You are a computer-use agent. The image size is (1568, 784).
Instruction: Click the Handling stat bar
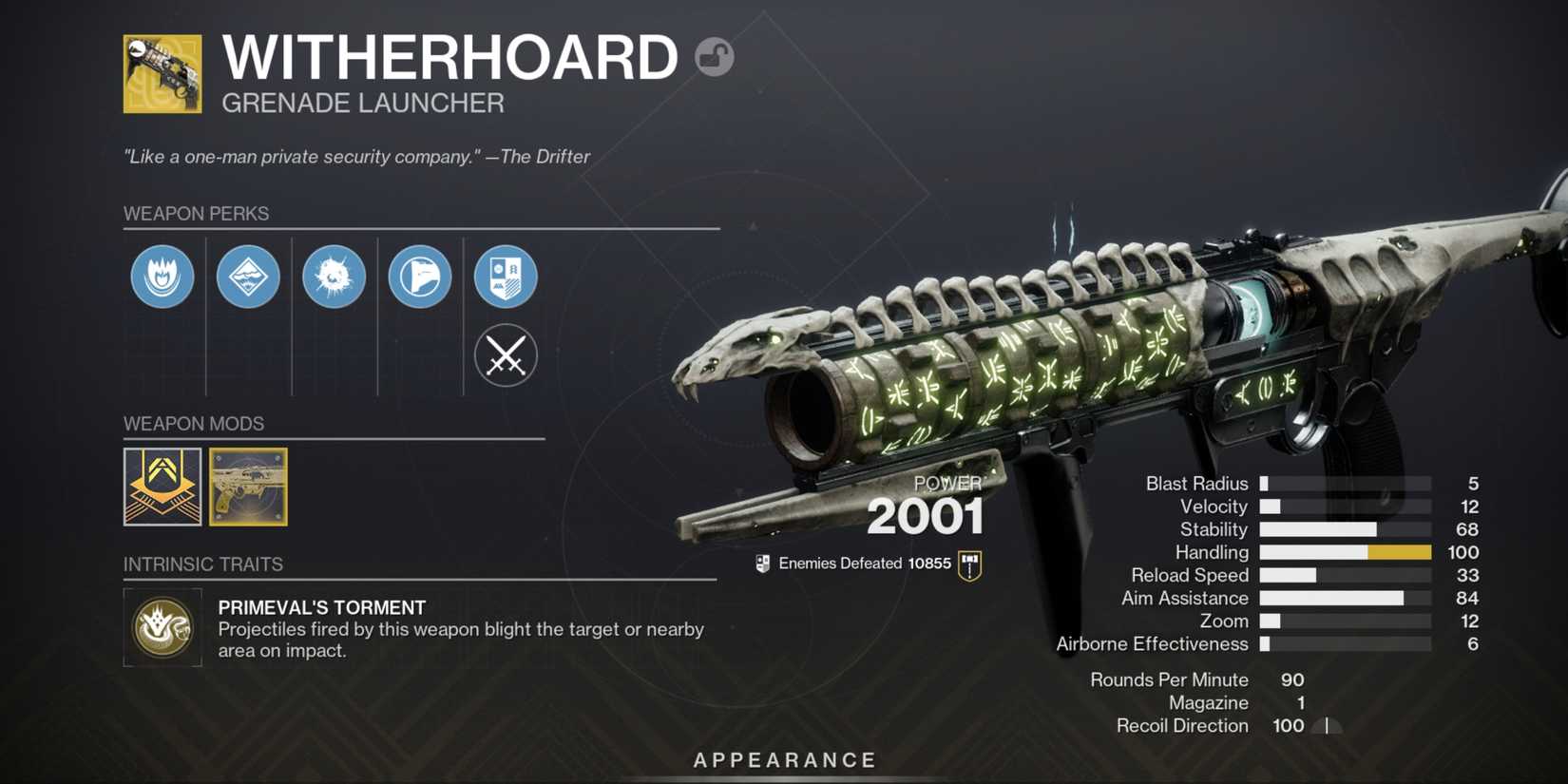coord(1345,552)
